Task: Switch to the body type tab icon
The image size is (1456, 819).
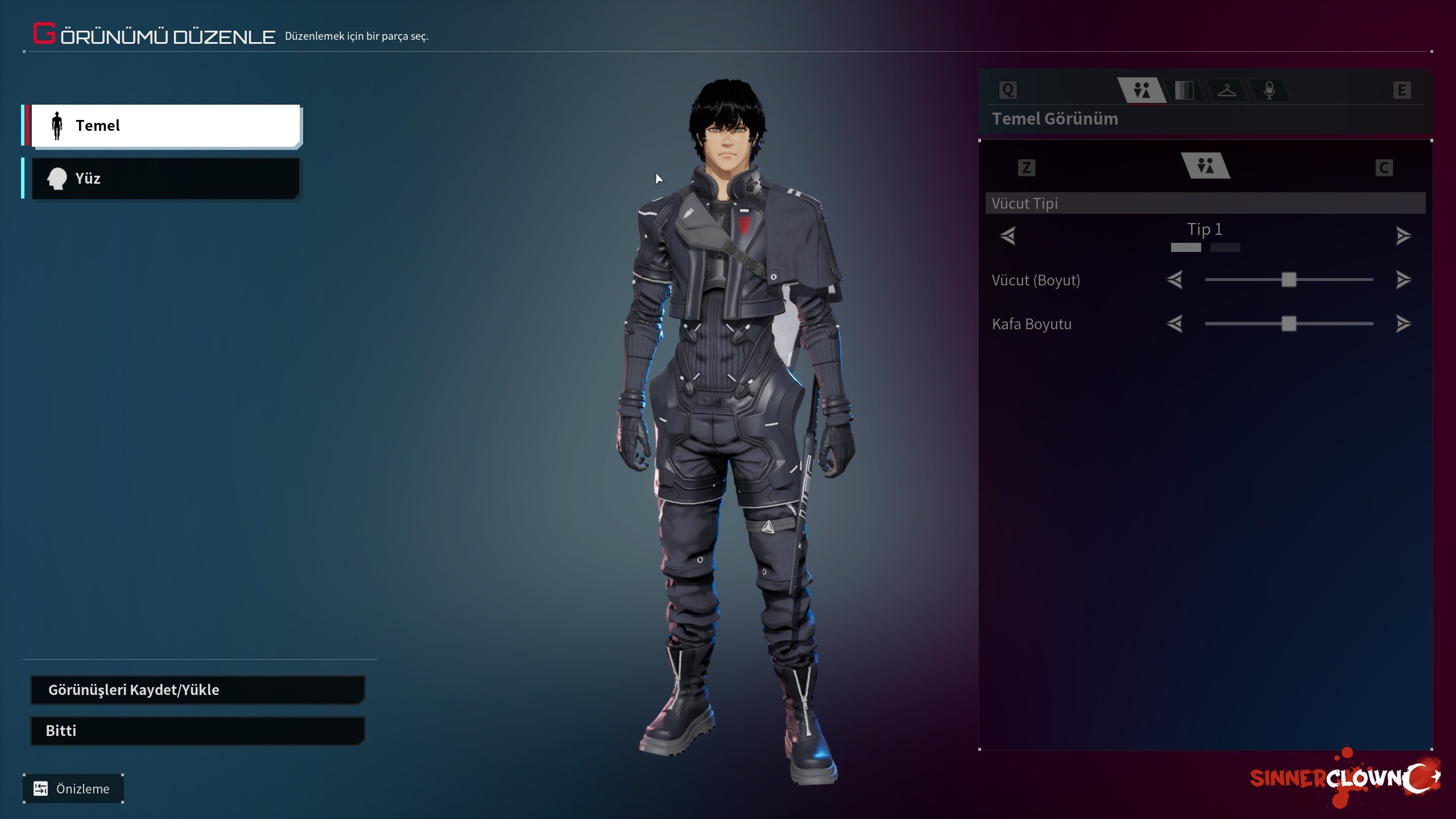Action: pos(1141,90)
